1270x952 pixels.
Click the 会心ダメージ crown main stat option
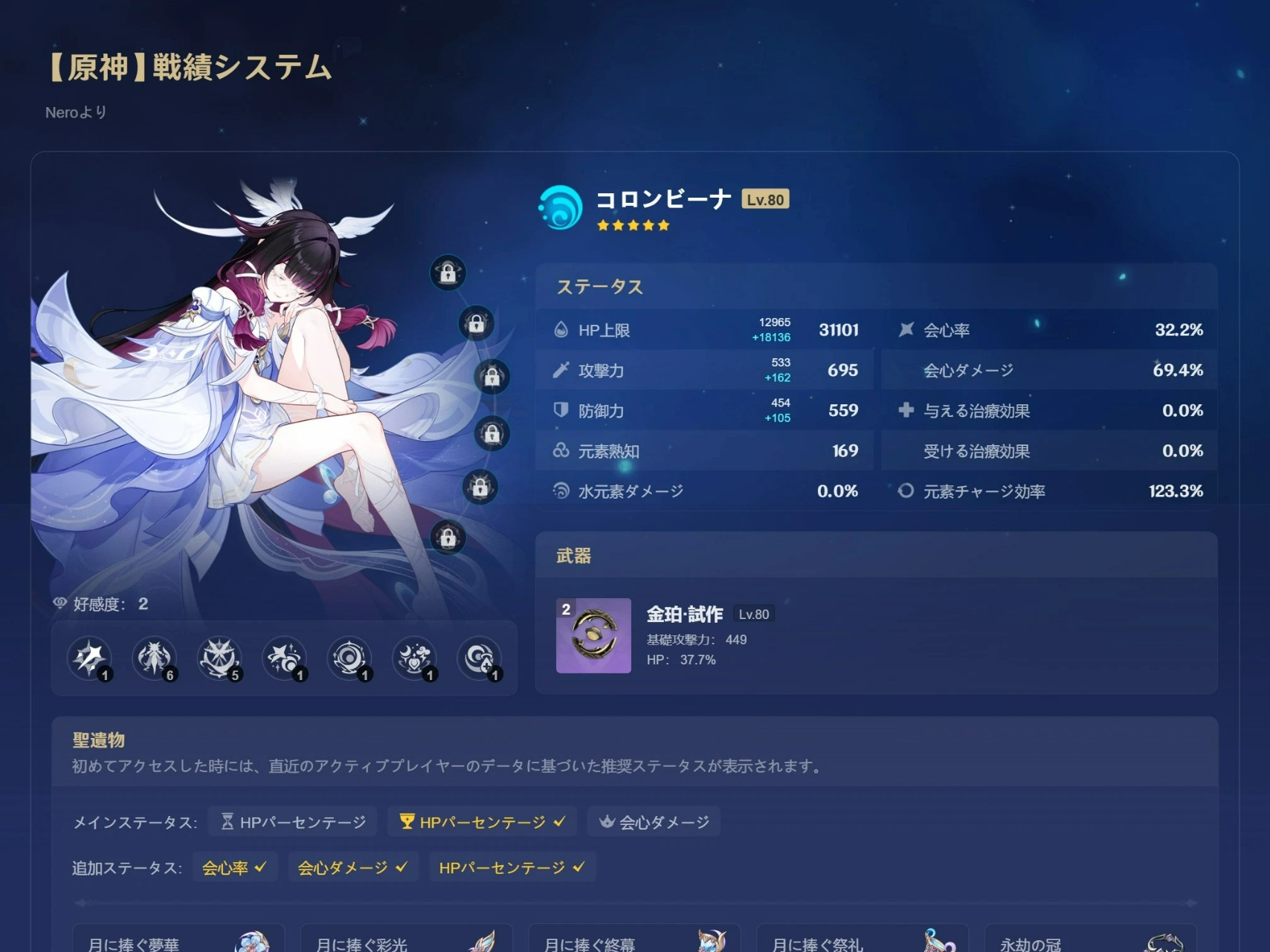(x=654, y=822)
